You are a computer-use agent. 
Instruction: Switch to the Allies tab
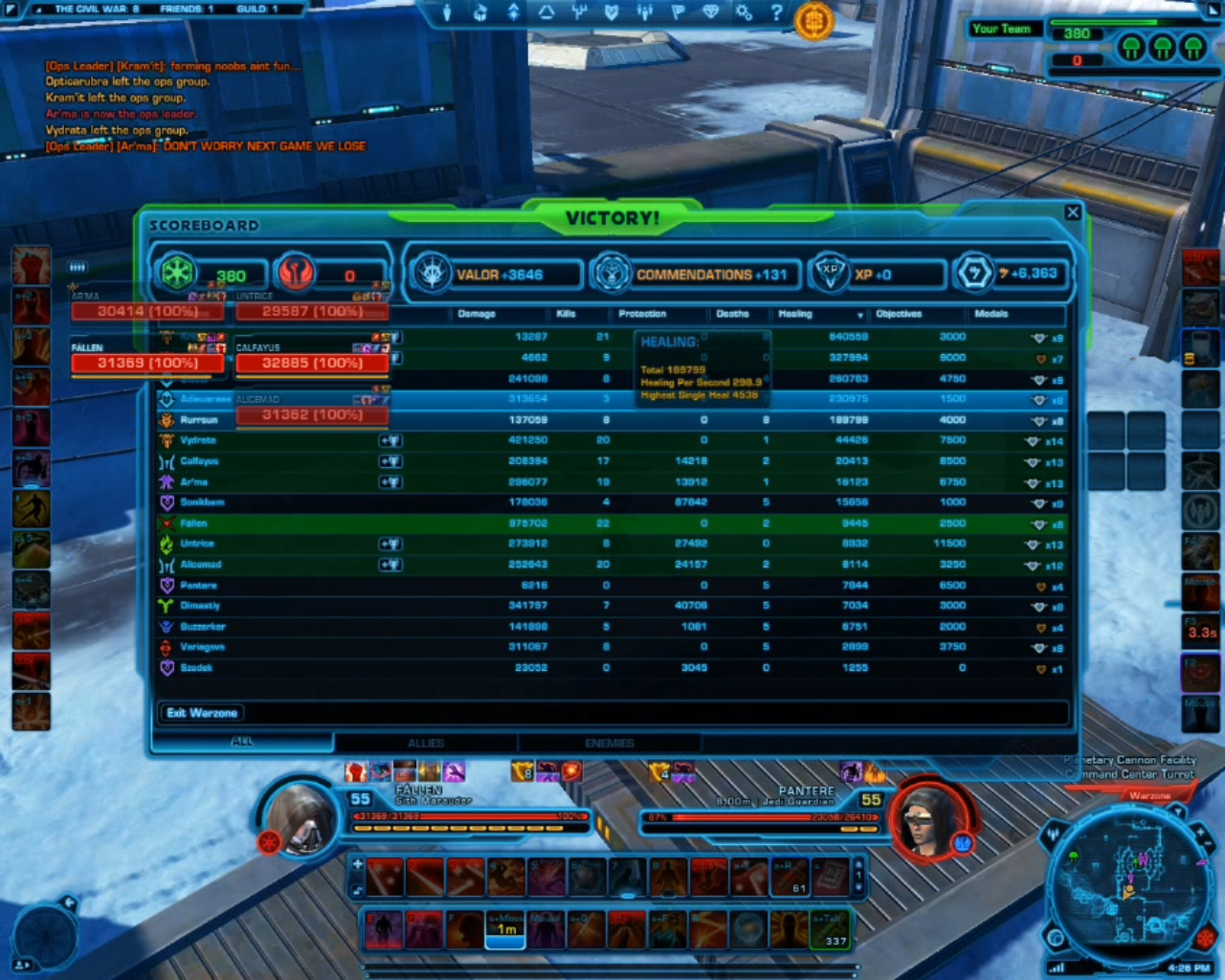click(x=426, y=743)
